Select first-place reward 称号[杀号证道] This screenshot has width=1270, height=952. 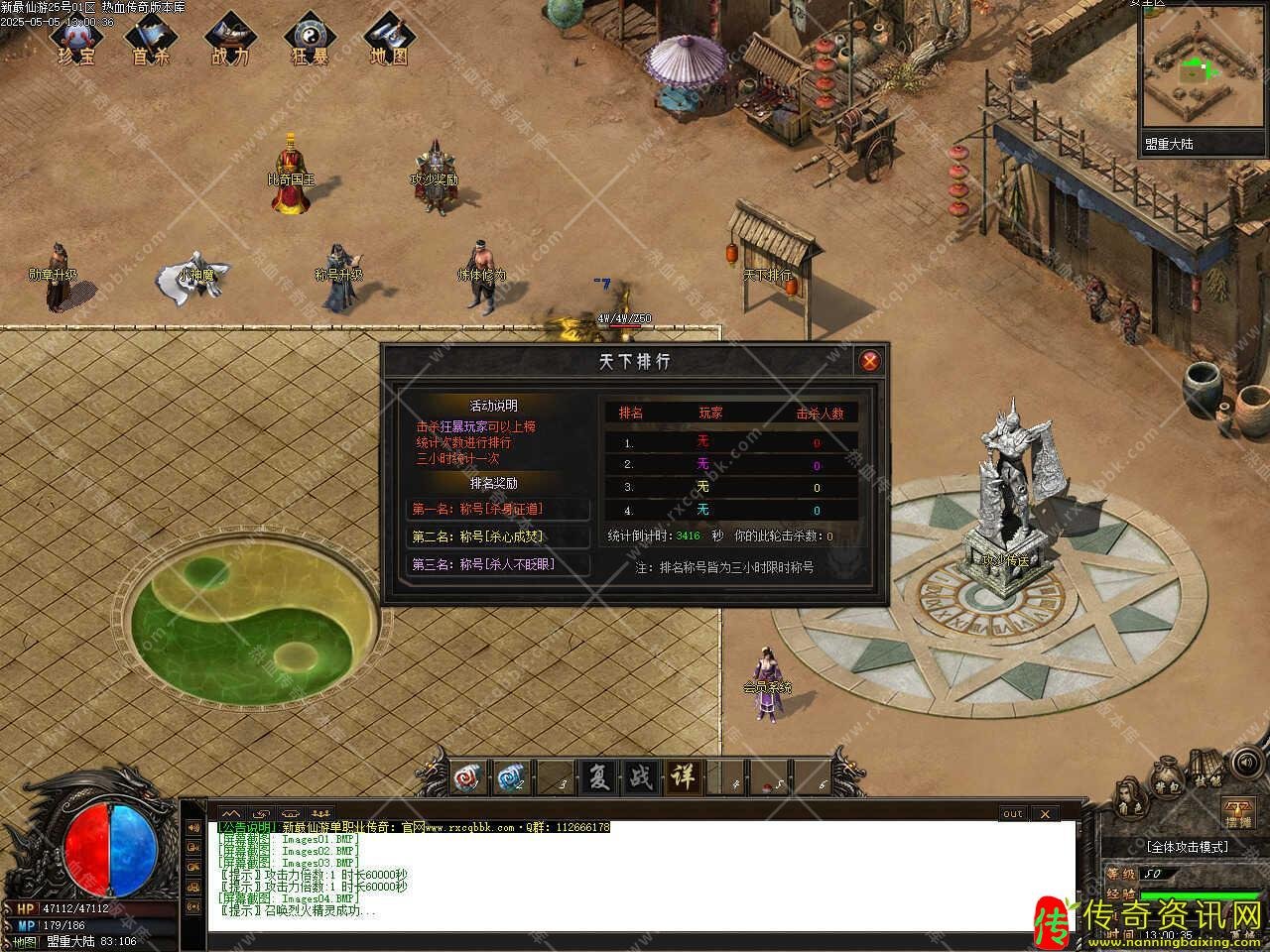pyautogui.click(x=498, y=509)
